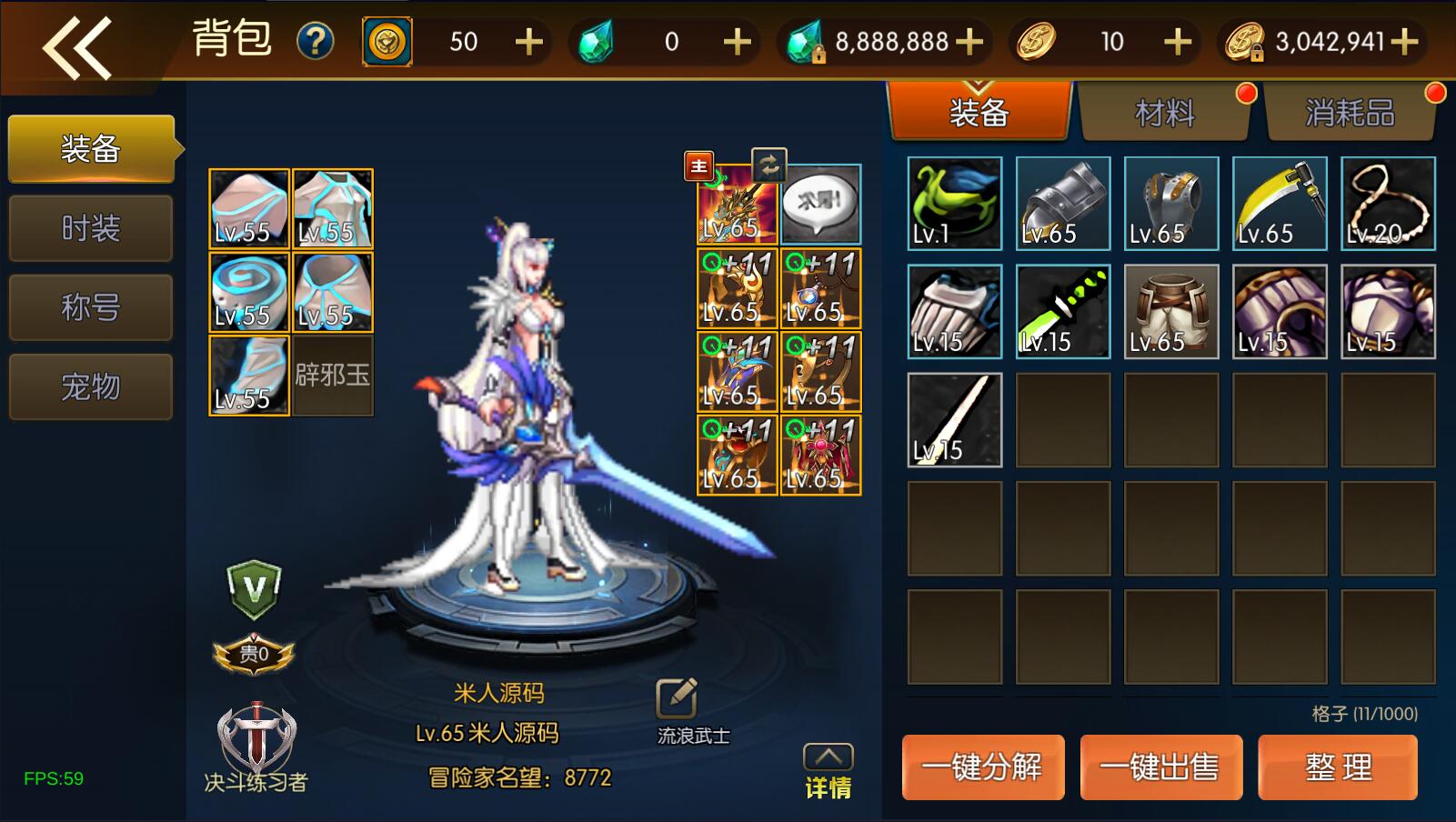Switch to the 材料 materials tab

(1164, 114)
